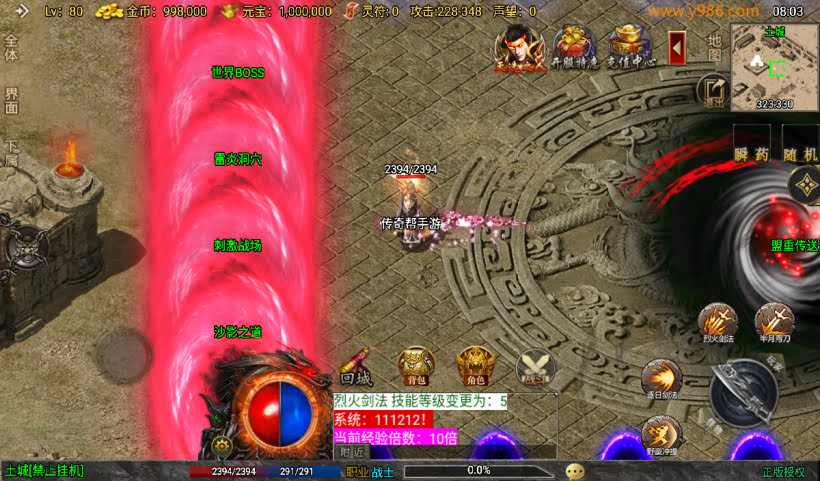Activate the 野蛮冲撞 charge skill
820x481 pixels.
[x=660, y=435]
